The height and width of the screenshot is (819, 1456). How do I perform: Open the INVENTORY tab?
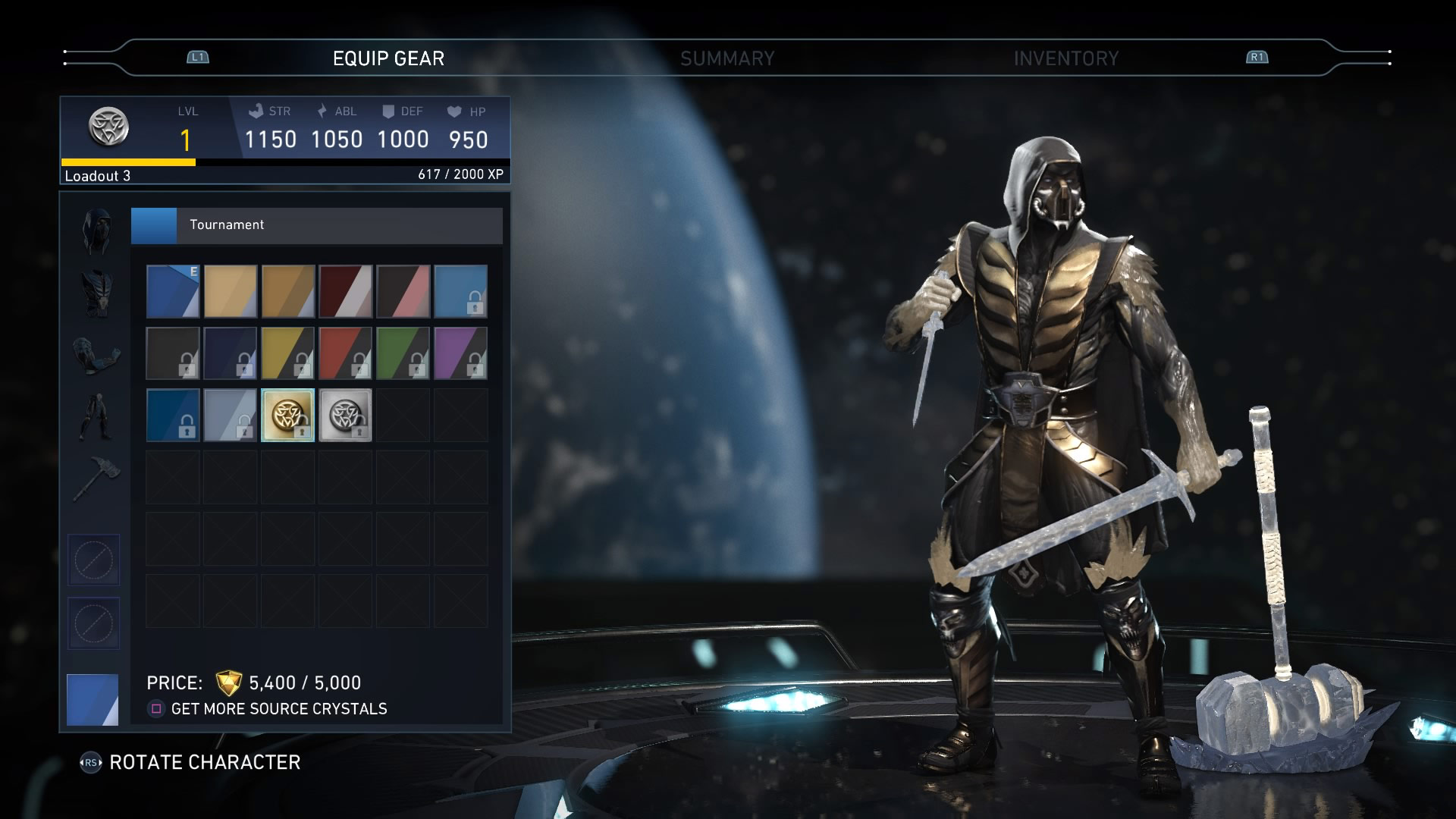[1065, 57]
